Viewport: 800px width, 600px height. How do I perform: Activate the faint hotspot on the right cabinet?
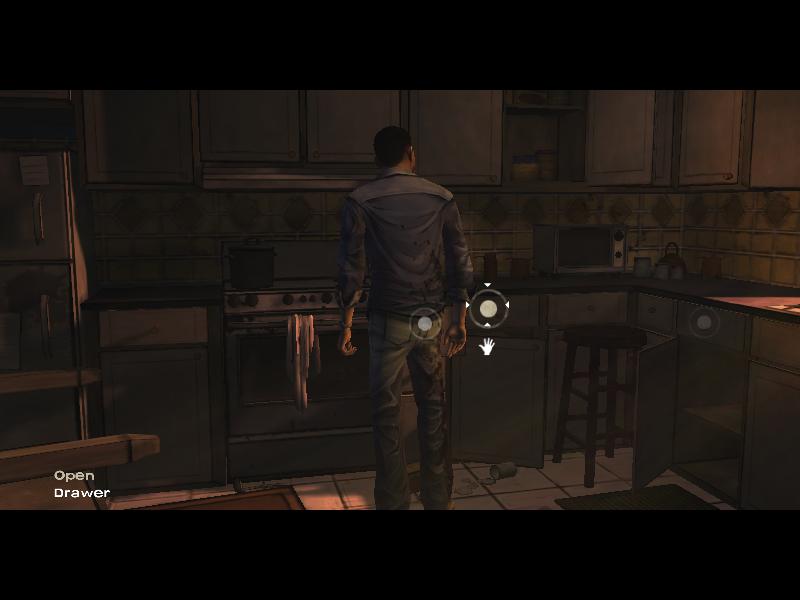(703, 321)
